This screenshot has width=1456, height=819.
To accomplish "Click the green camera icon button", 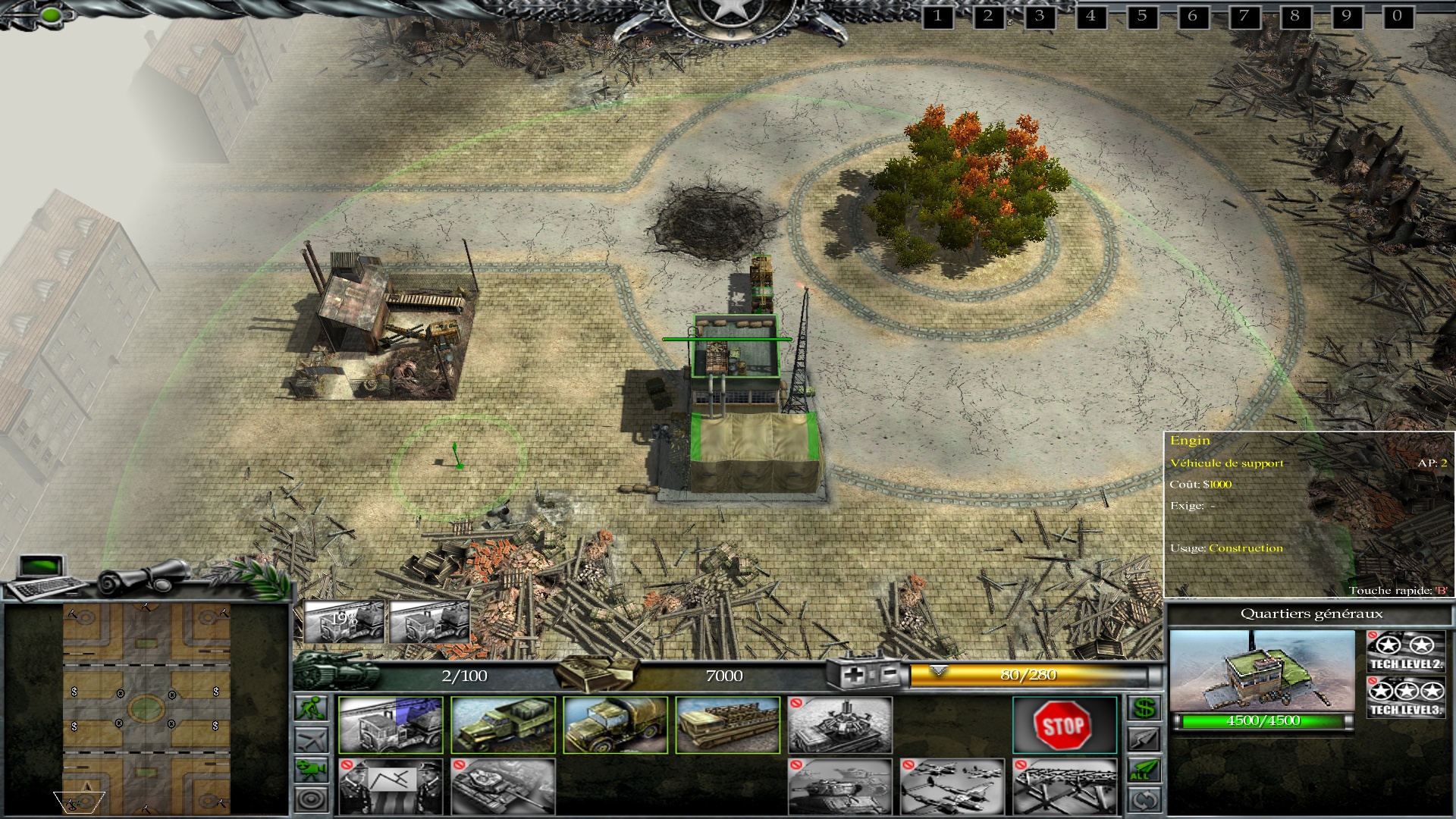I will 312,769.
